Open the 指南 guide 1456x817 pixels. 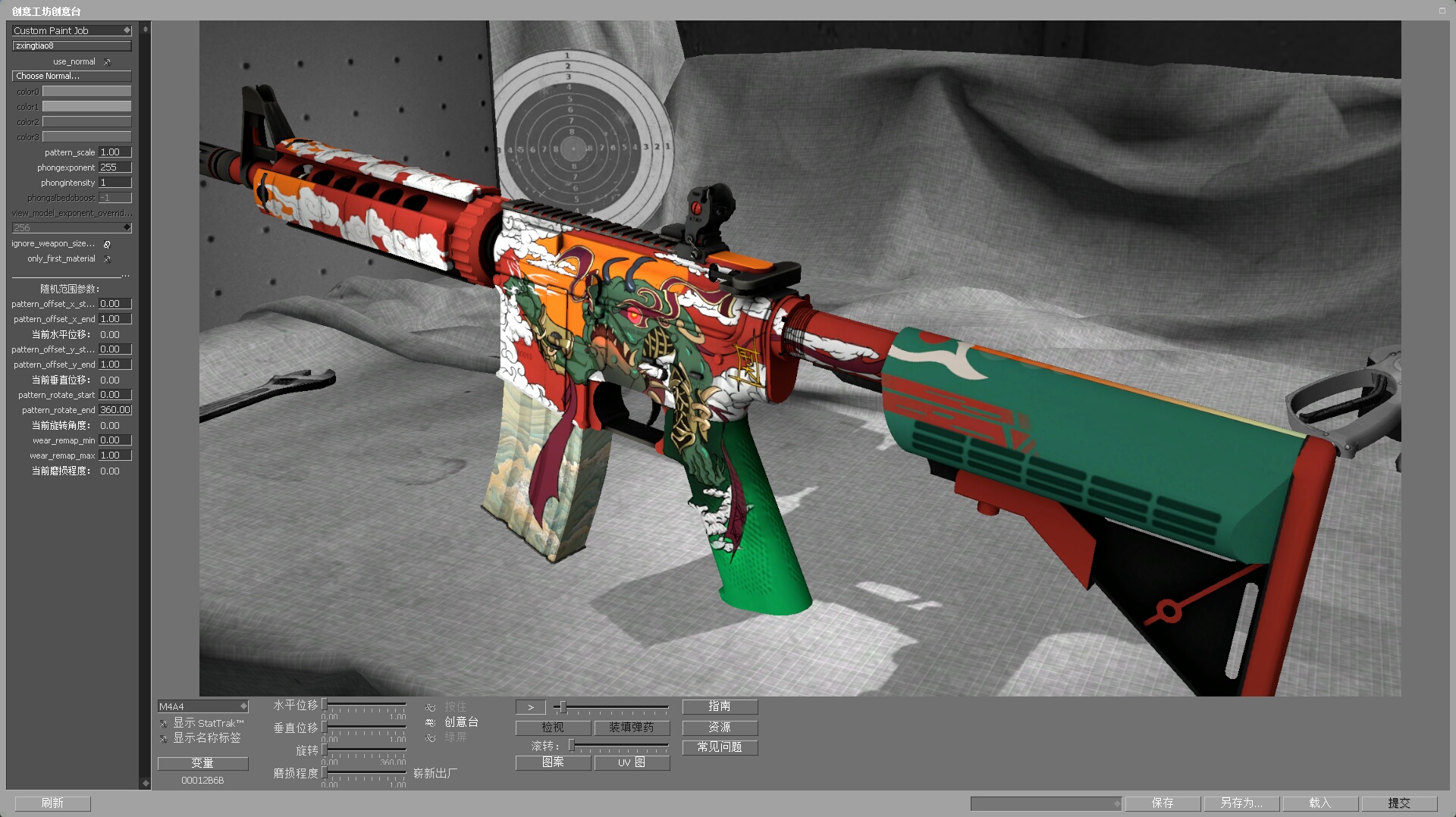tap(720, 706)
